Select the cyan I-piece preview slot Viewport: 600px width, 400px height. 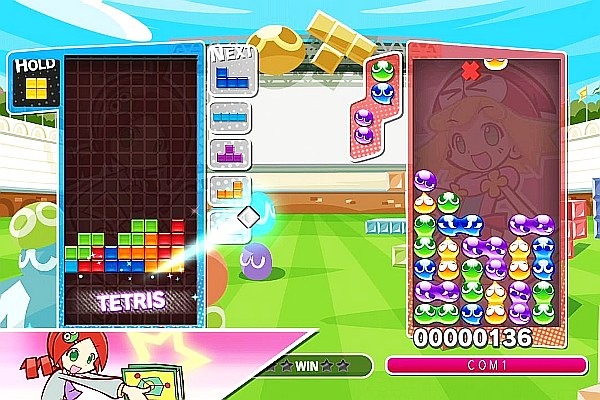click(229, 115)
